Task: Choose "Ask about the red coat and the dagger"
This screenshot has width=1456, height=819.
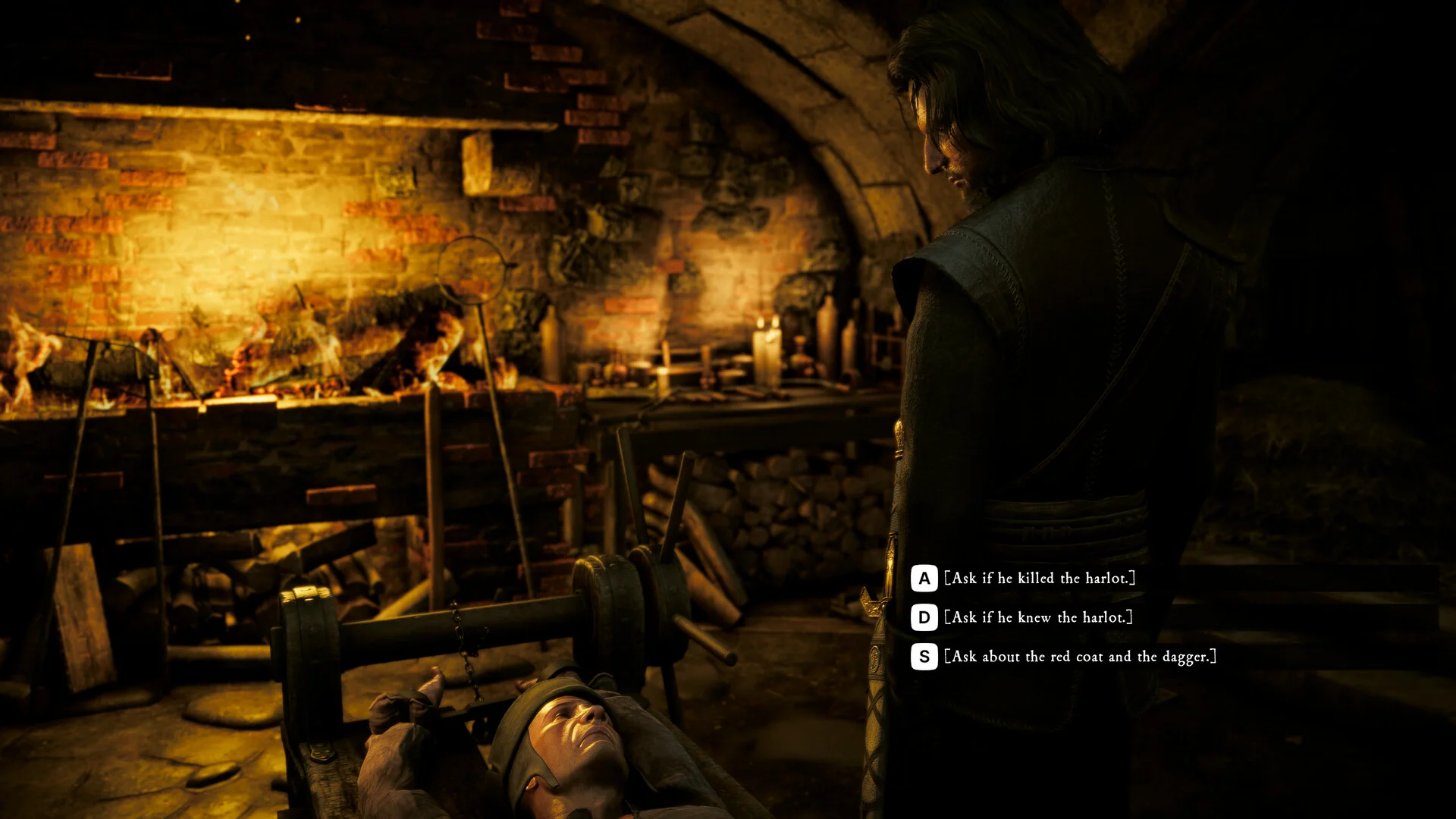Action: pyautogui.click(x=1081, y=657)
